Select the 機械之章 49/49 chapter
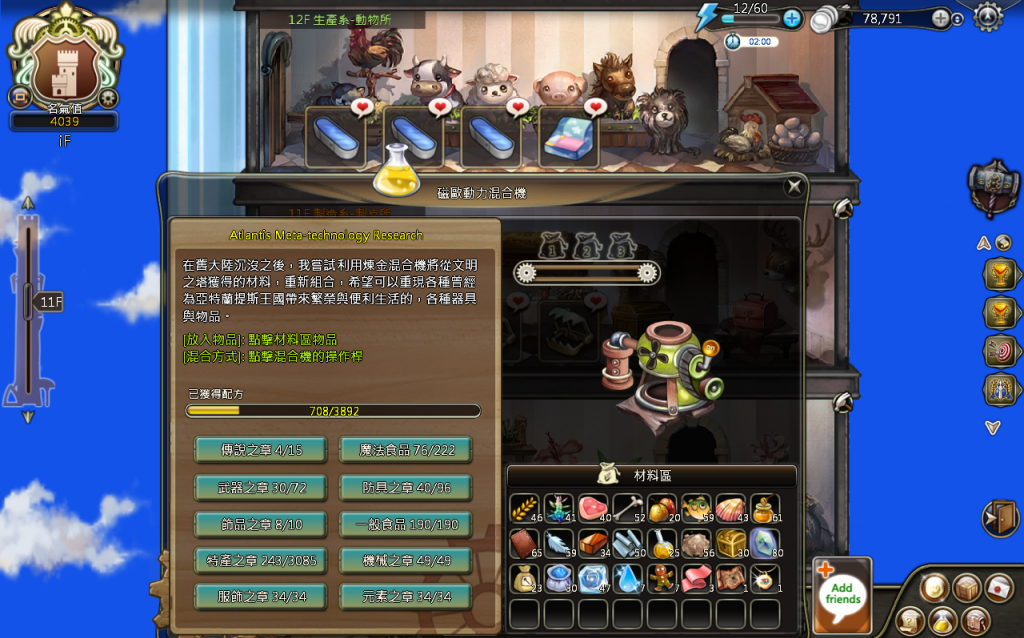 click(405, 560)
